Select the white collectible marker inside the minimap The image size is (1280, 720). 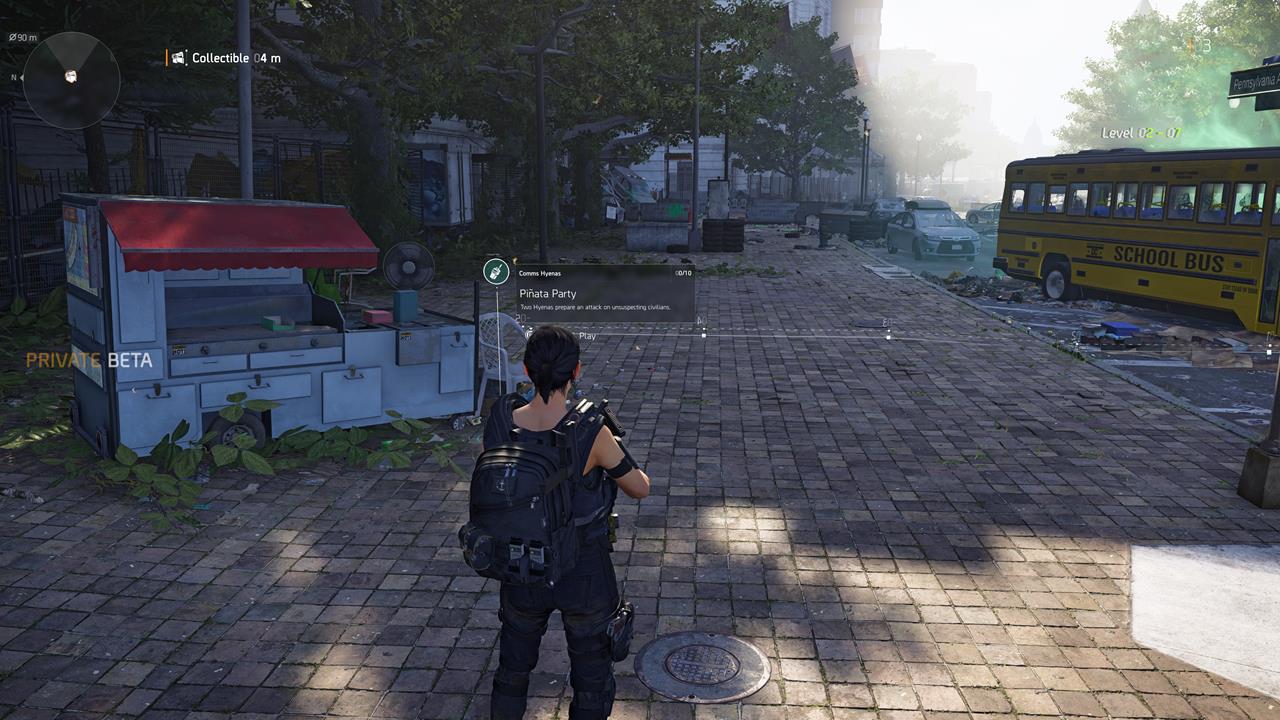[x=70, y=75]
